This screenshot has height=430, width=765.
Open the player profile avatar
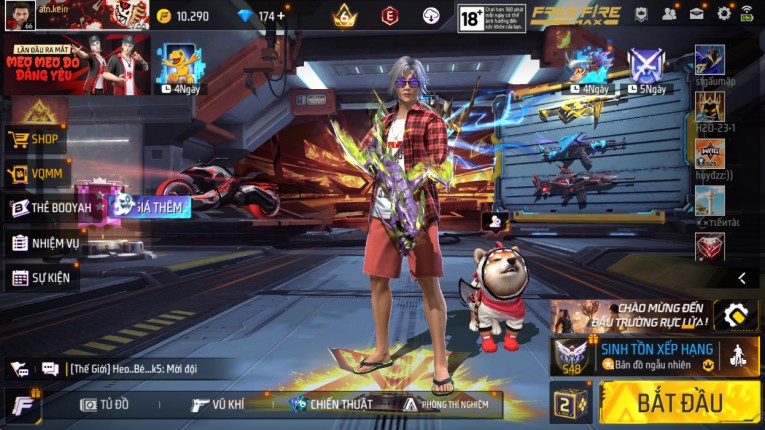click(19, 15)
